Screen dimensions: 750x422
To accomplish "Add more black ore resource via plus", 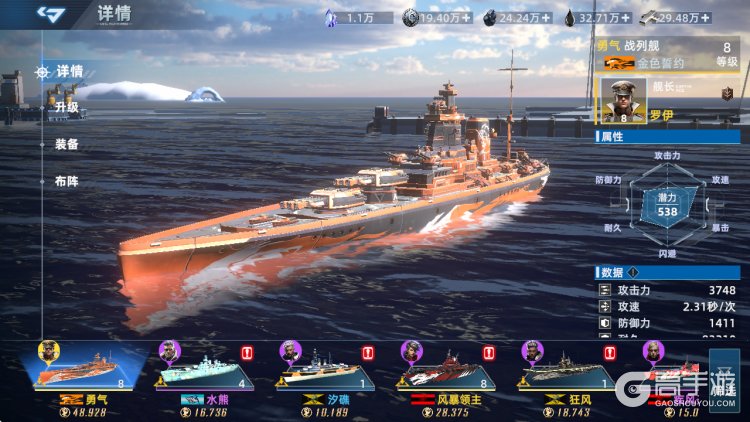I will coord(550,17).
